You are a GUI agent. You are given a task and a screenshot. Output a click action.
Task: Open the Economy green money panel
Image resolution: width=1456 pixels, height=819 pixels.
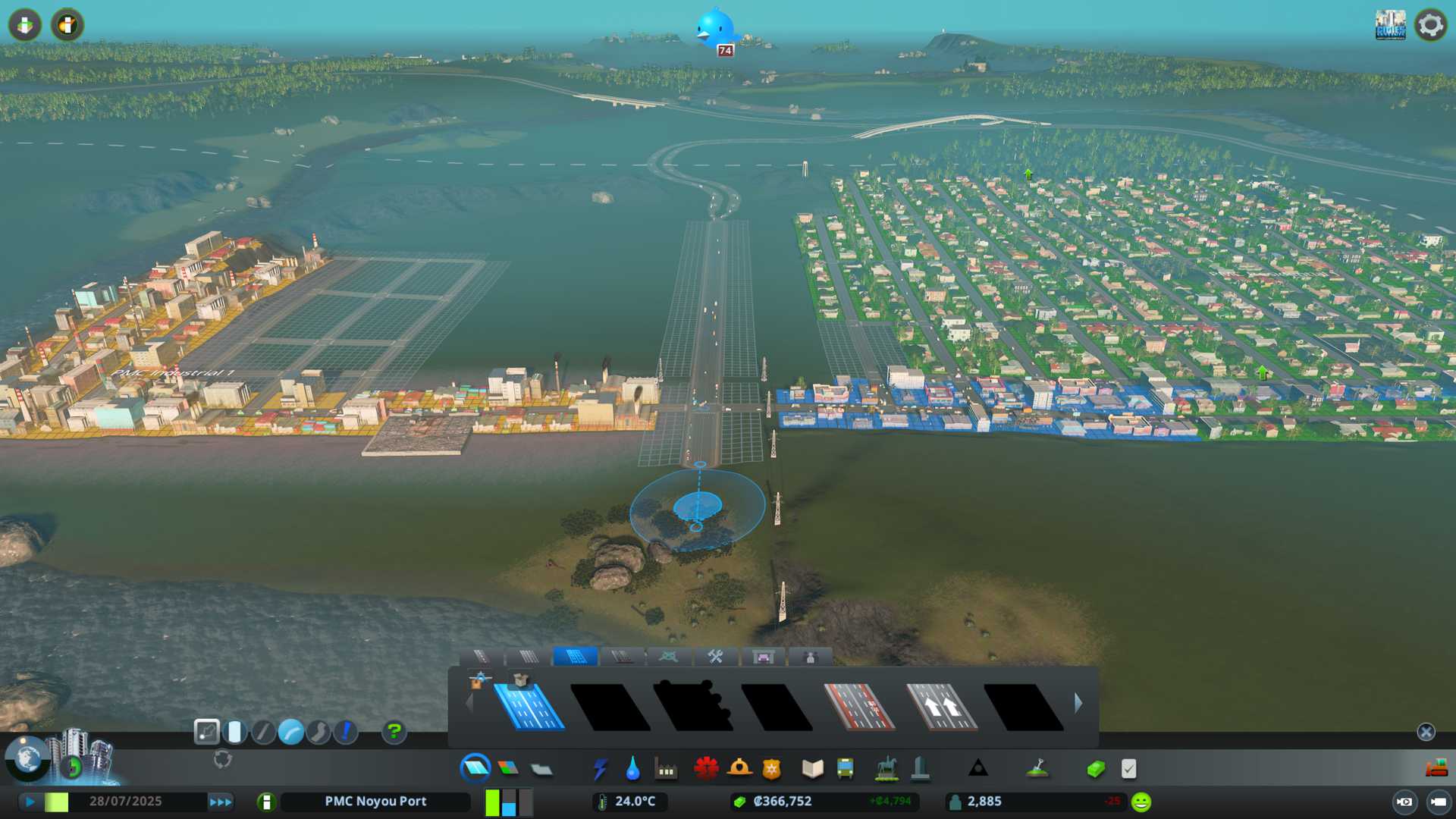click(1095, 769)
